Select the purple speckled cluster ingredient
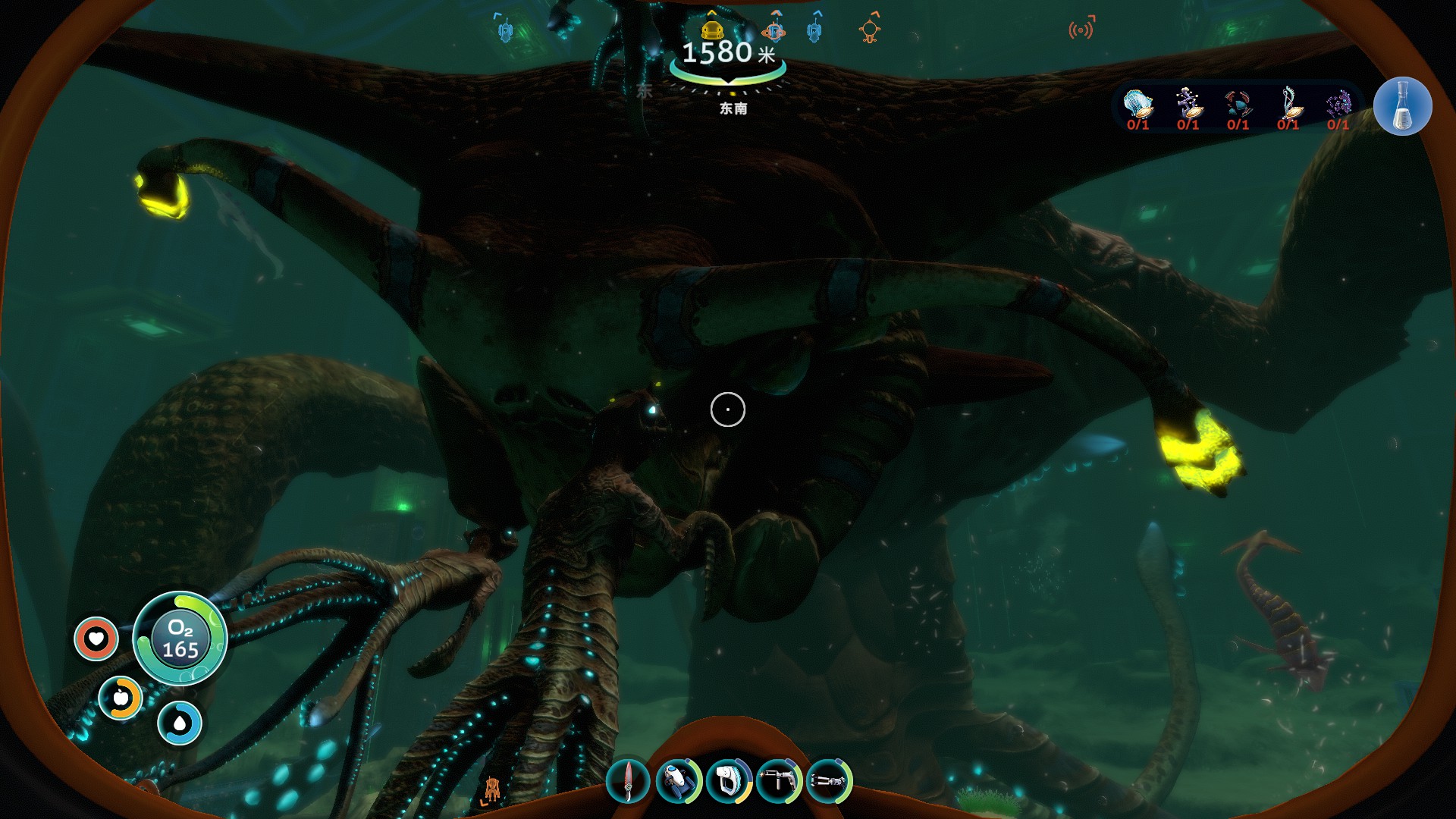The width and height of the screenshot is (1456, 819). tap(1338, 104)
